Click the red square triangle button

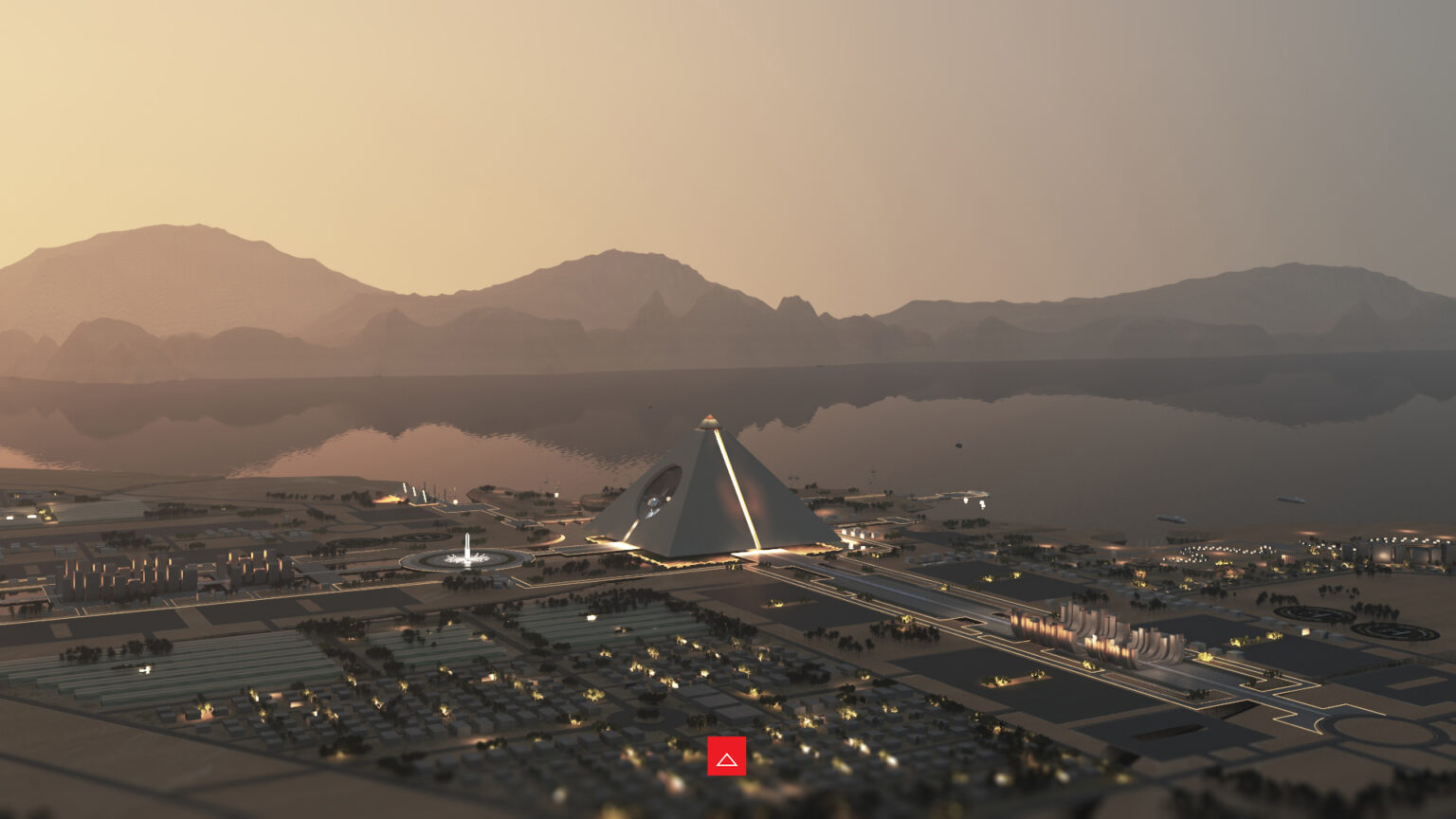[726, 756]
